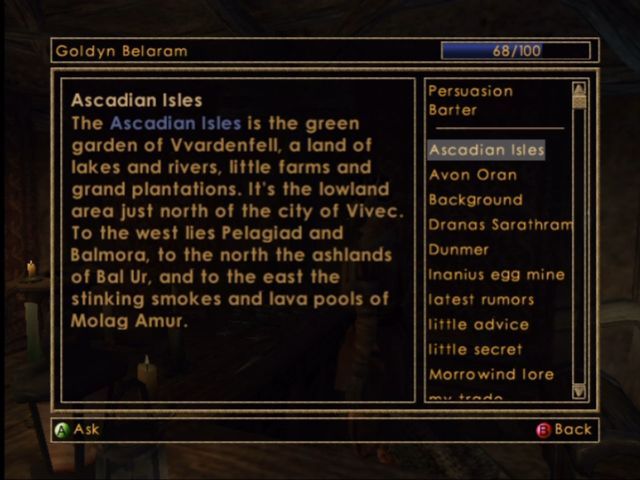
Task: Click the topic list scroll-down arrow
Action: click(579, 392)
